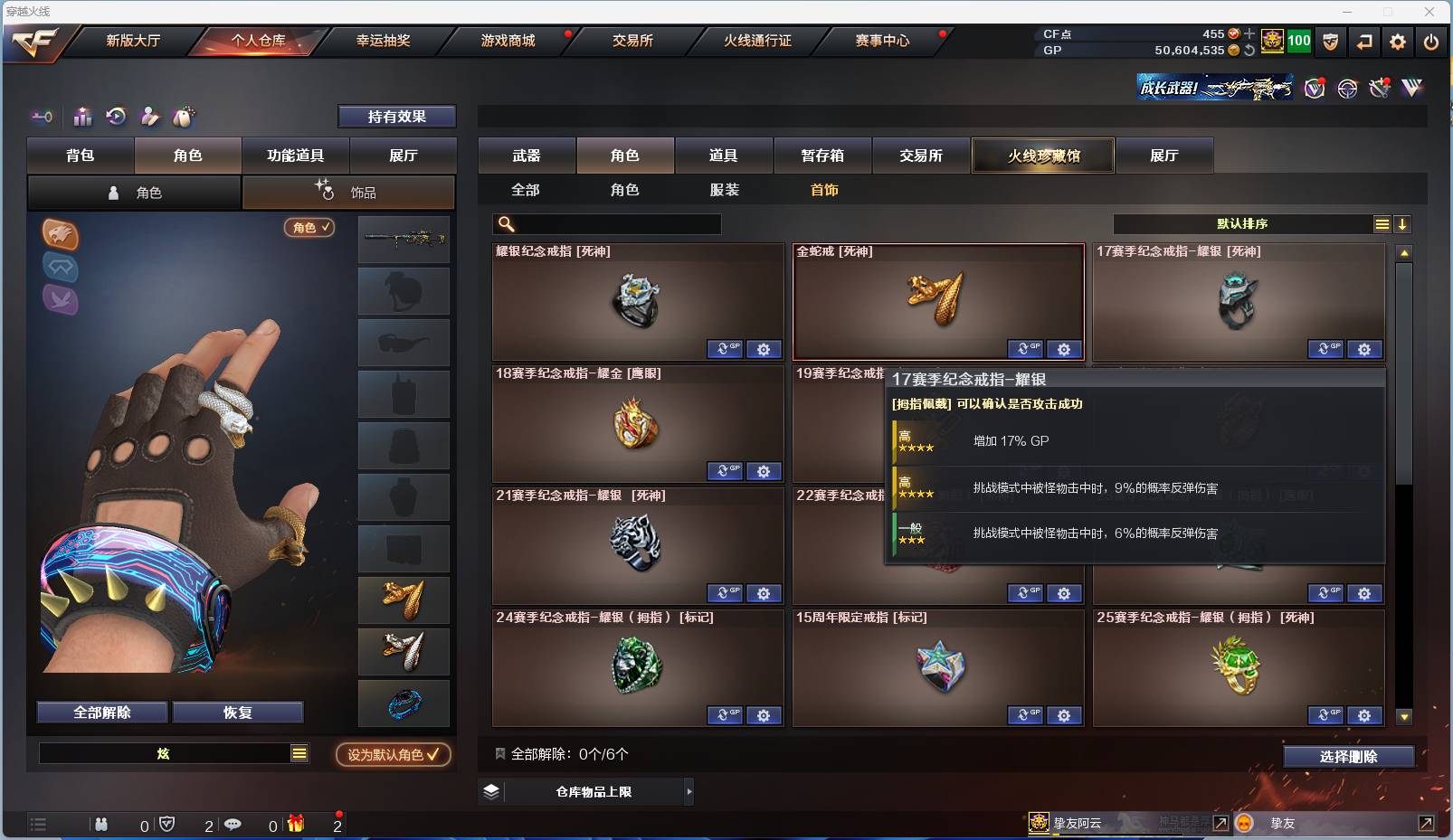Screen dimensions: 1453x840
Task: Select the key icon above the backpack panel
Action: [42, 117]
